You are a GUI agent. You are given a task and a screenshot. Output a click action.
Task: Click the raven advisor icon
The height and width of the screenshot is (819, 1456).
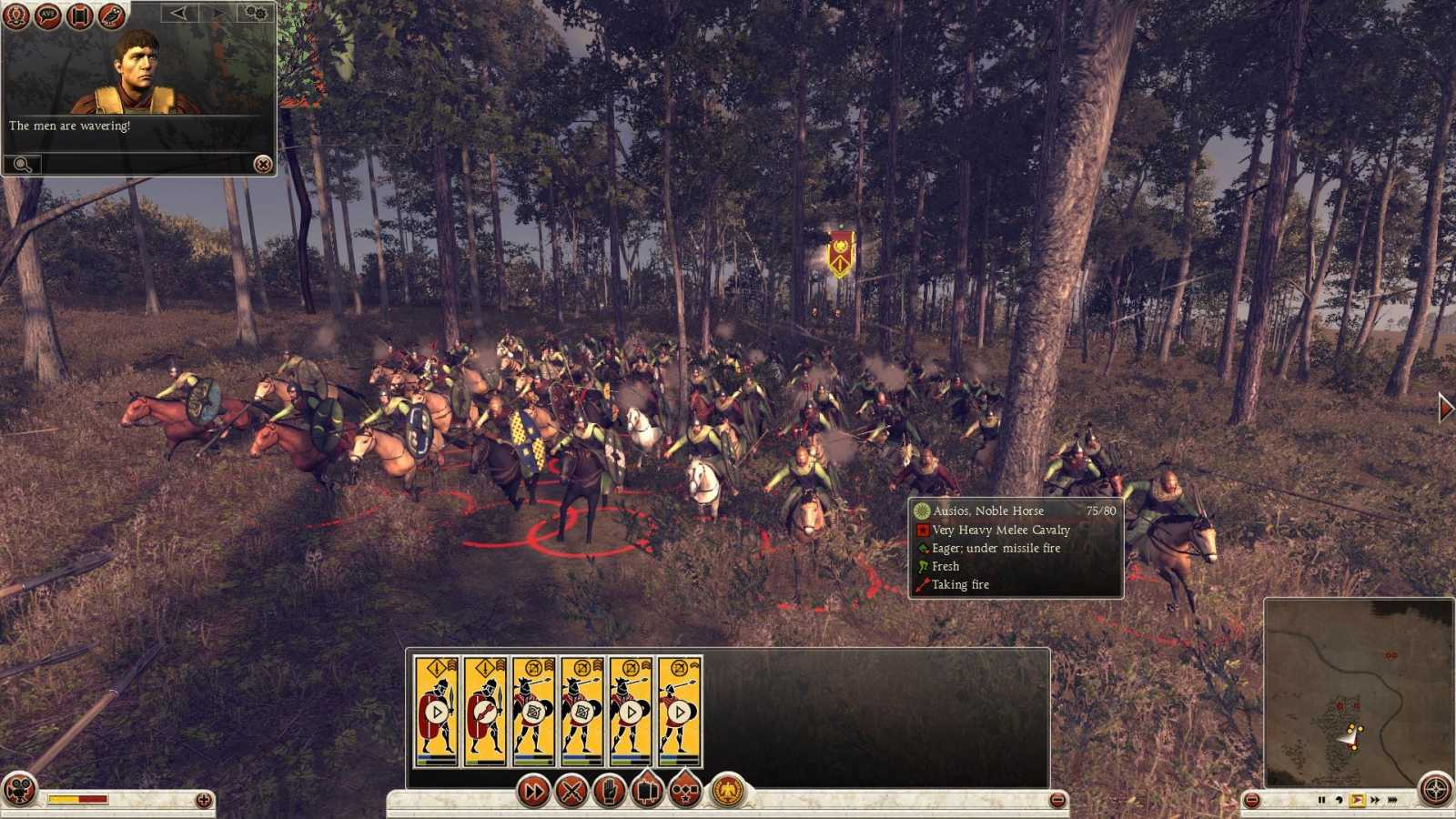point(110,16)
